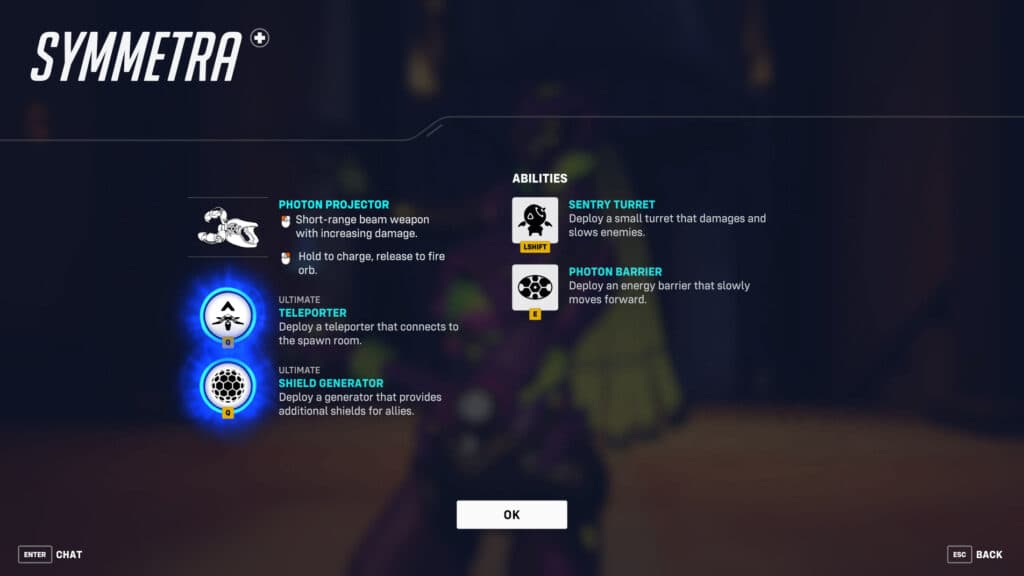This screenshot has width=1024, height=576.
Task: Open the Chat box
Action: 51,554
